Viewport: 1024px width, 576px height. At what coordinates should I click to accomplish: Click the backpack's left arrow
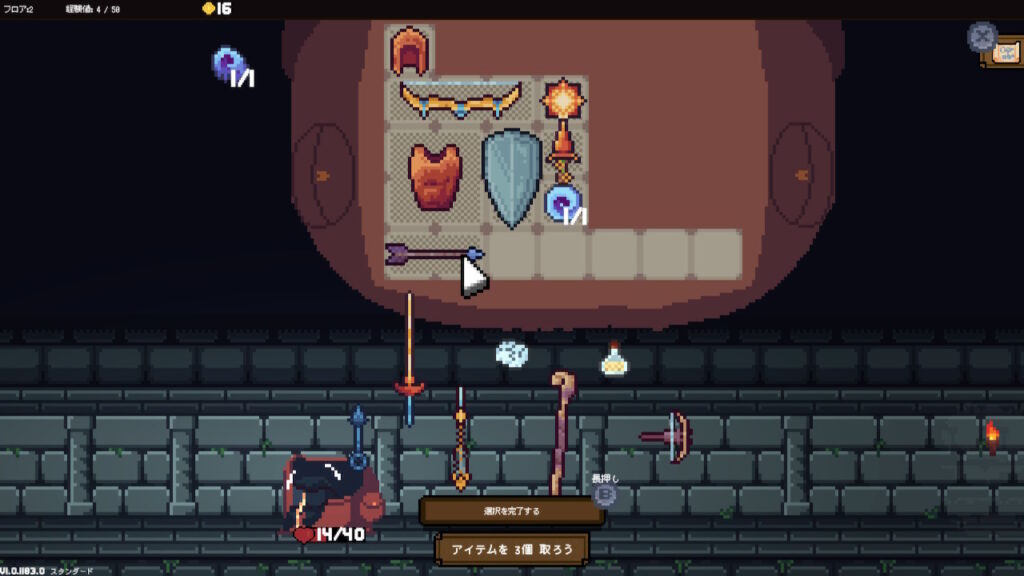click(322, 176)
